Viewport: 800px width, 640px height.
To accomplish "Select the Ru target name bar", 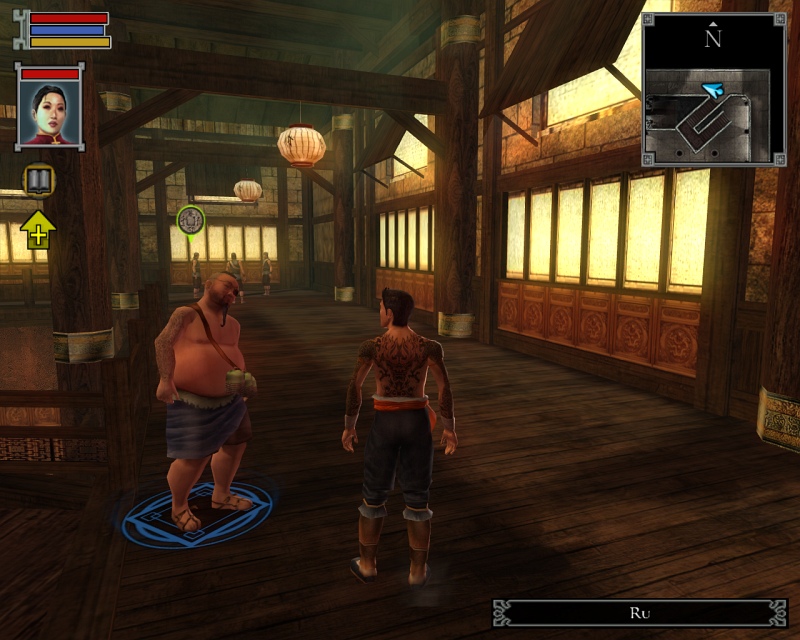I will click(640, 613).
